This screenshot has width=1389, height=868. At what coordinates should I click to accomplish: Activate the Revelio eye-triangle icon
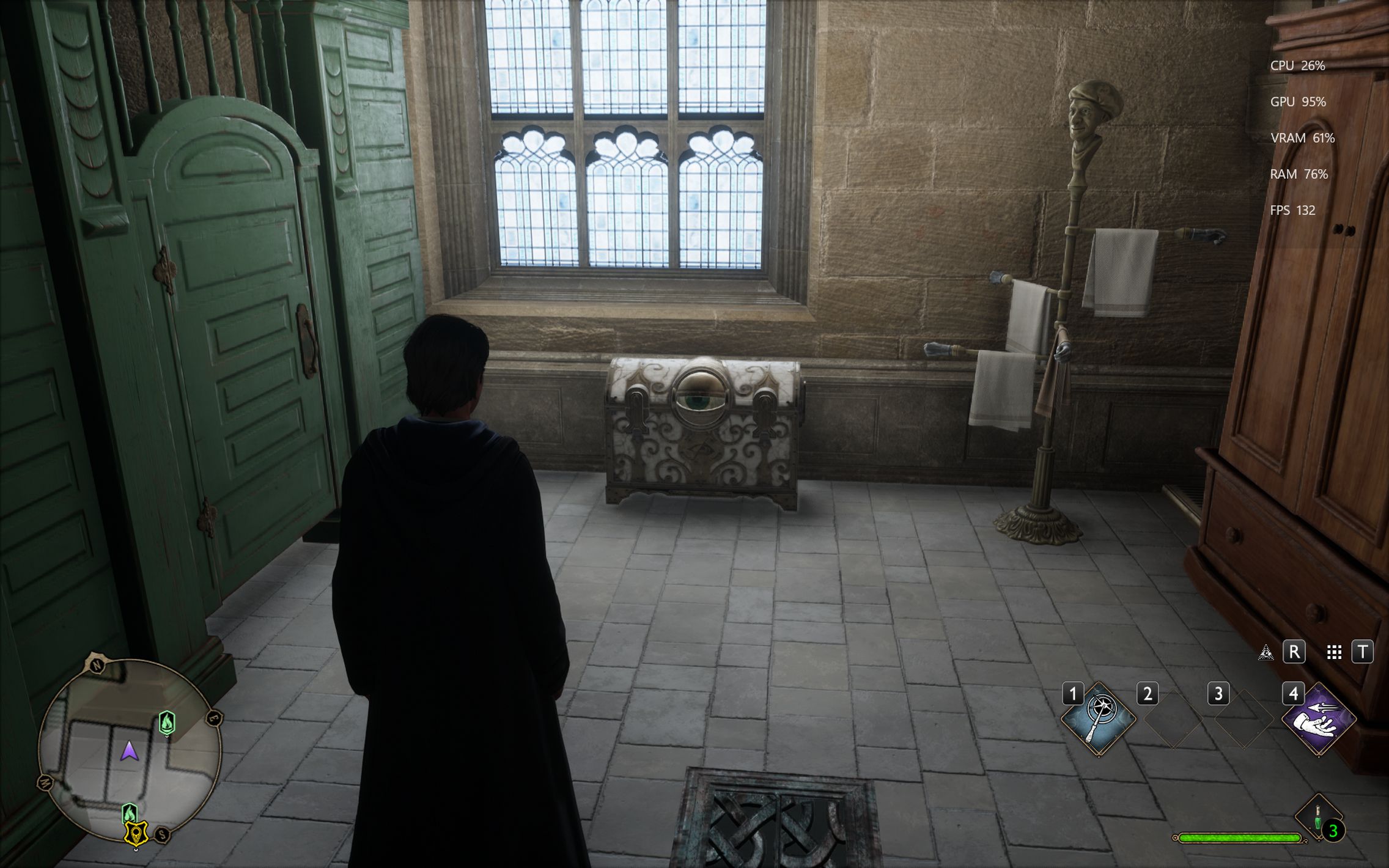[1265, 652]
